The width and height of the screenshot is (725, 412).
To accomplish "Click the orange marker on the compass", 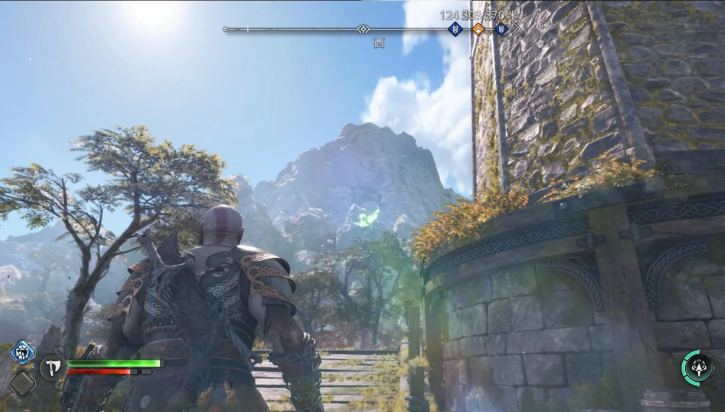I will (478, 29).
